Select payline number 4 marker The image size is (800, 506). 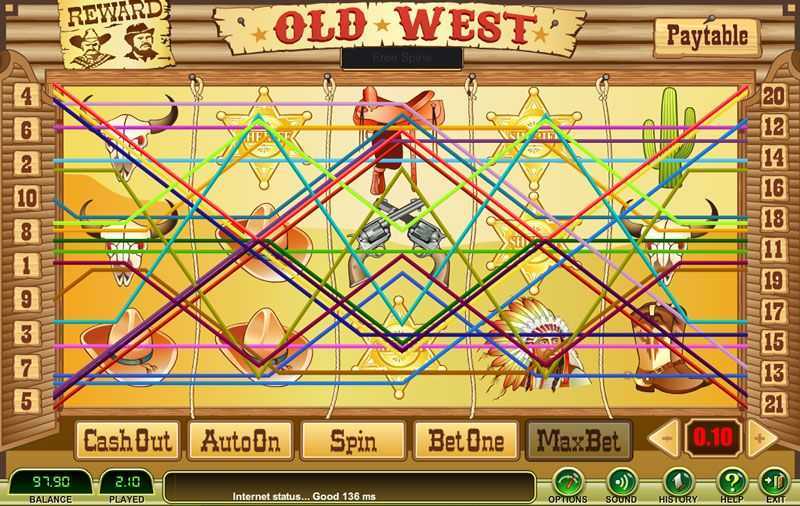(27, 96)
